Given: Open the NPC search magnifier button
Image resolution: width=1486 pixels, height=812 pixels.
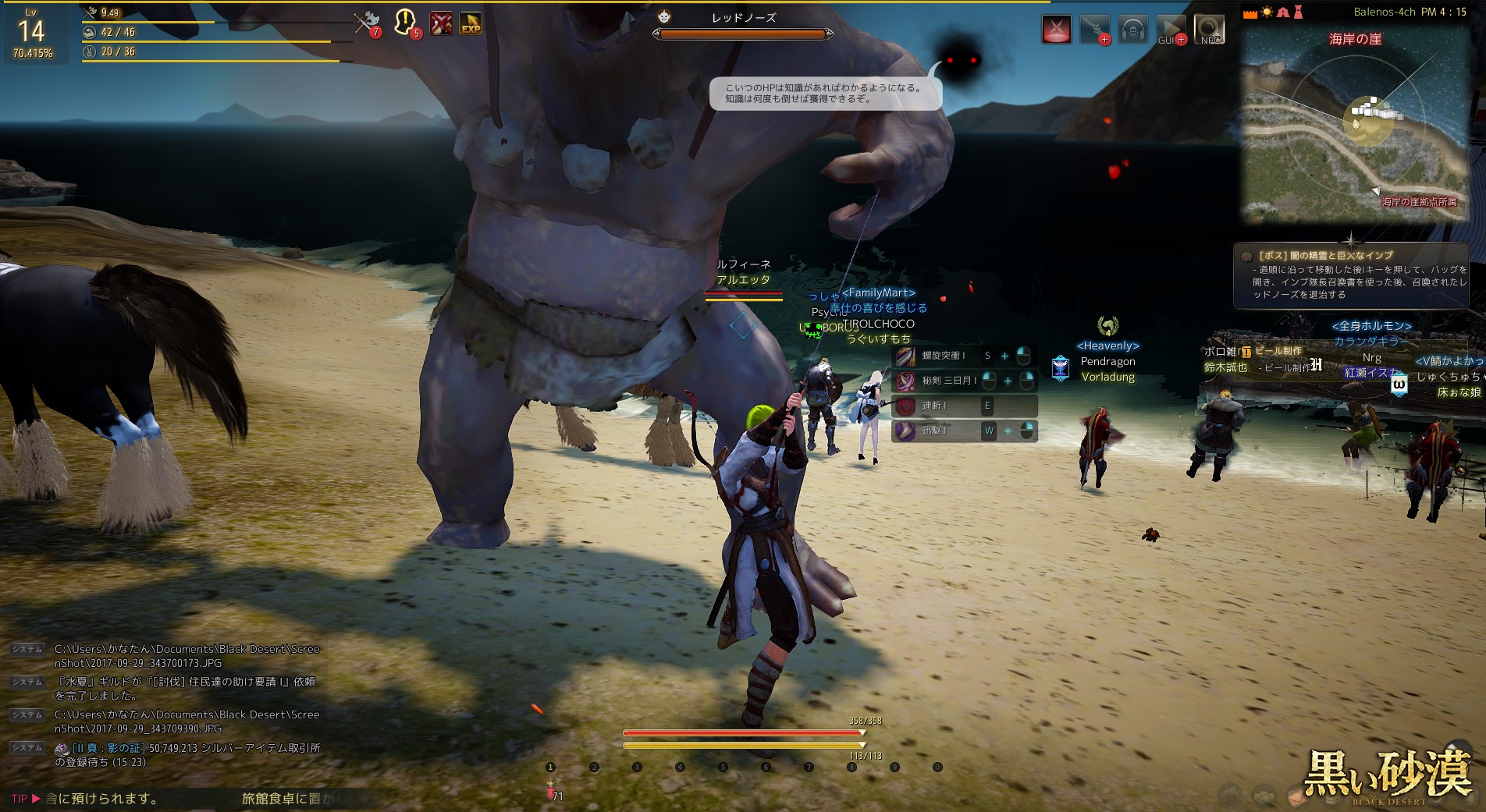Looking at the screenshot, I should coord(1209,30).
